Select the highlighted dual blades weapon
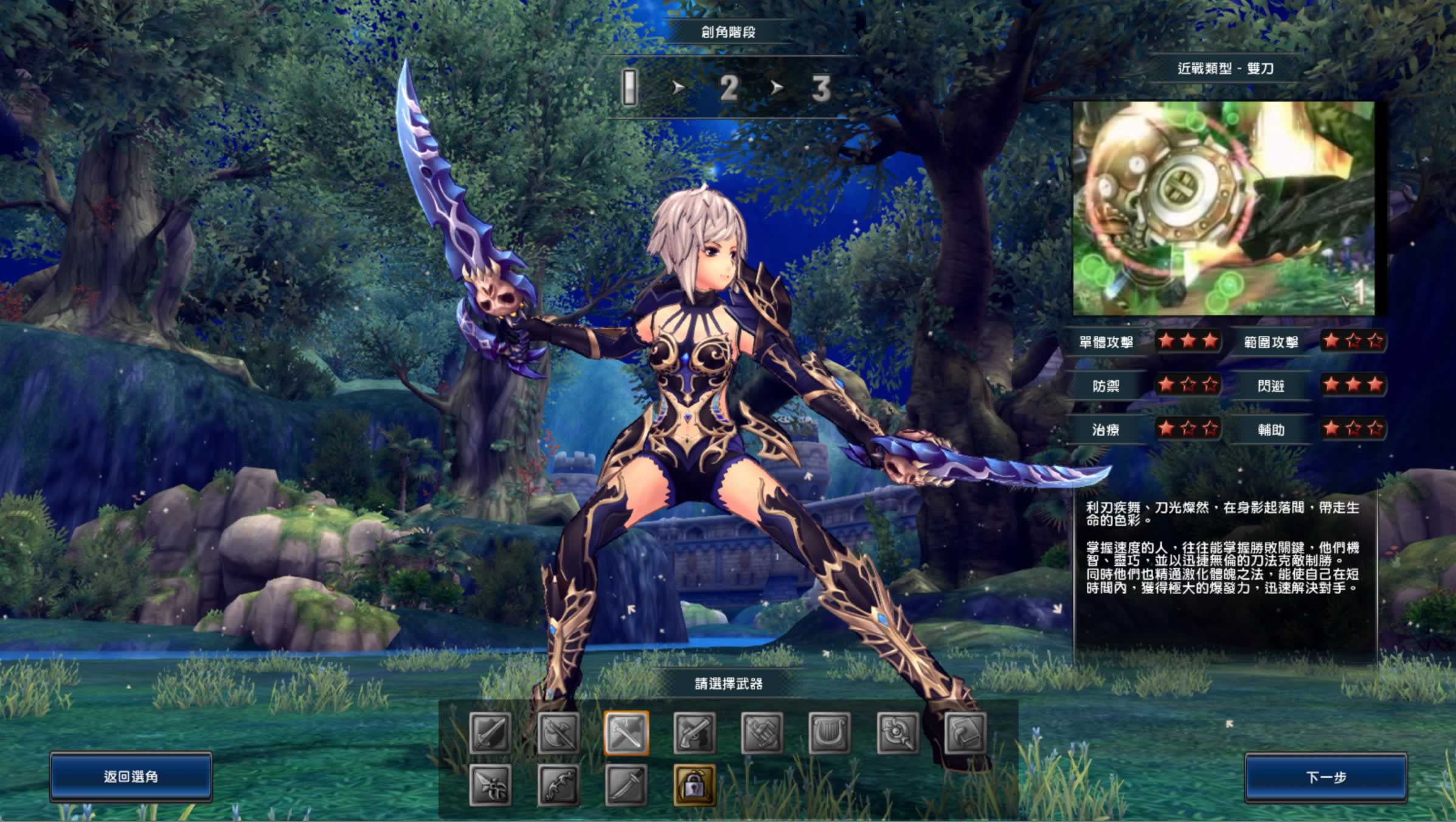The width and height of the screenshot is (1456, 822). [626, 733]
